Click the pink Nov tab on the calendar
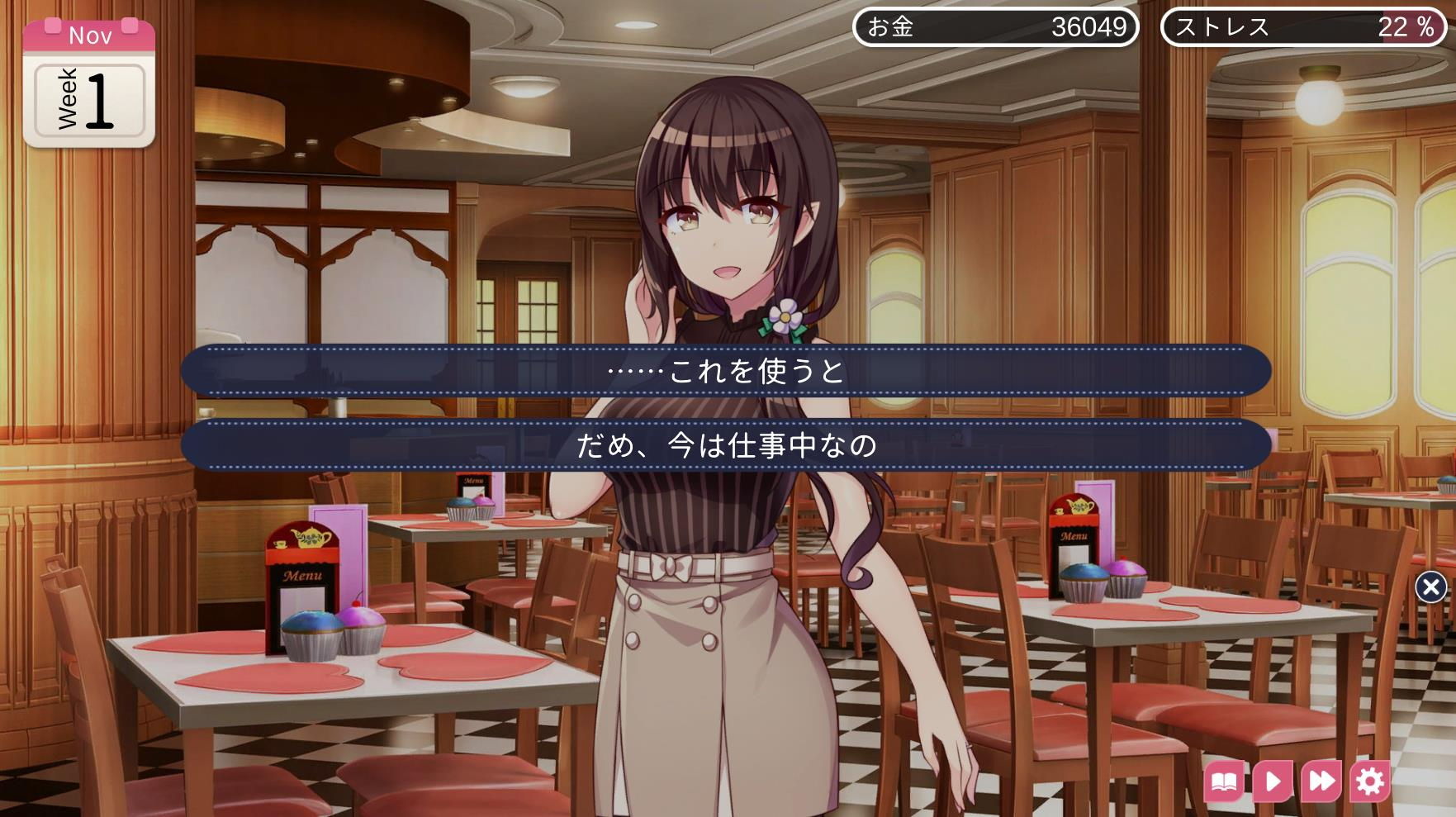1456x817 pixels. click(x=89, y=35)
